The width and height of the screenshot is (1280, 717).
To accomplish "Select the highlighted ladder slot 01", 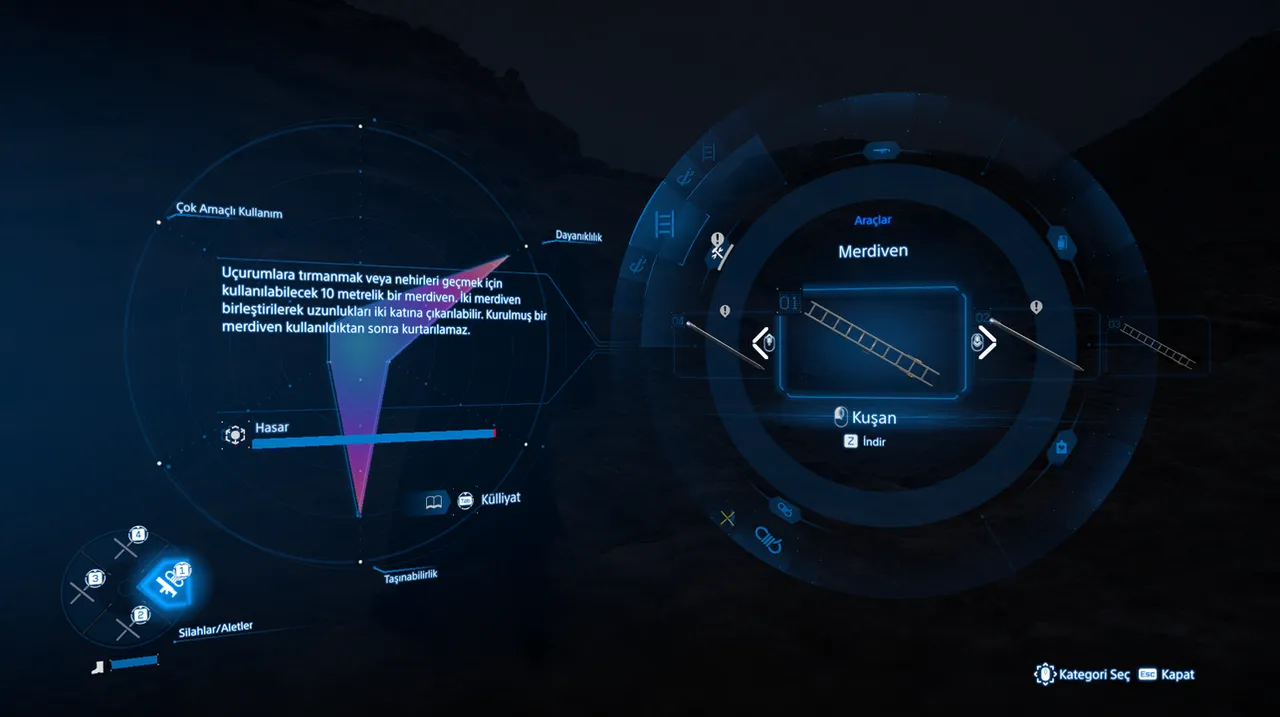I will 871,343.
